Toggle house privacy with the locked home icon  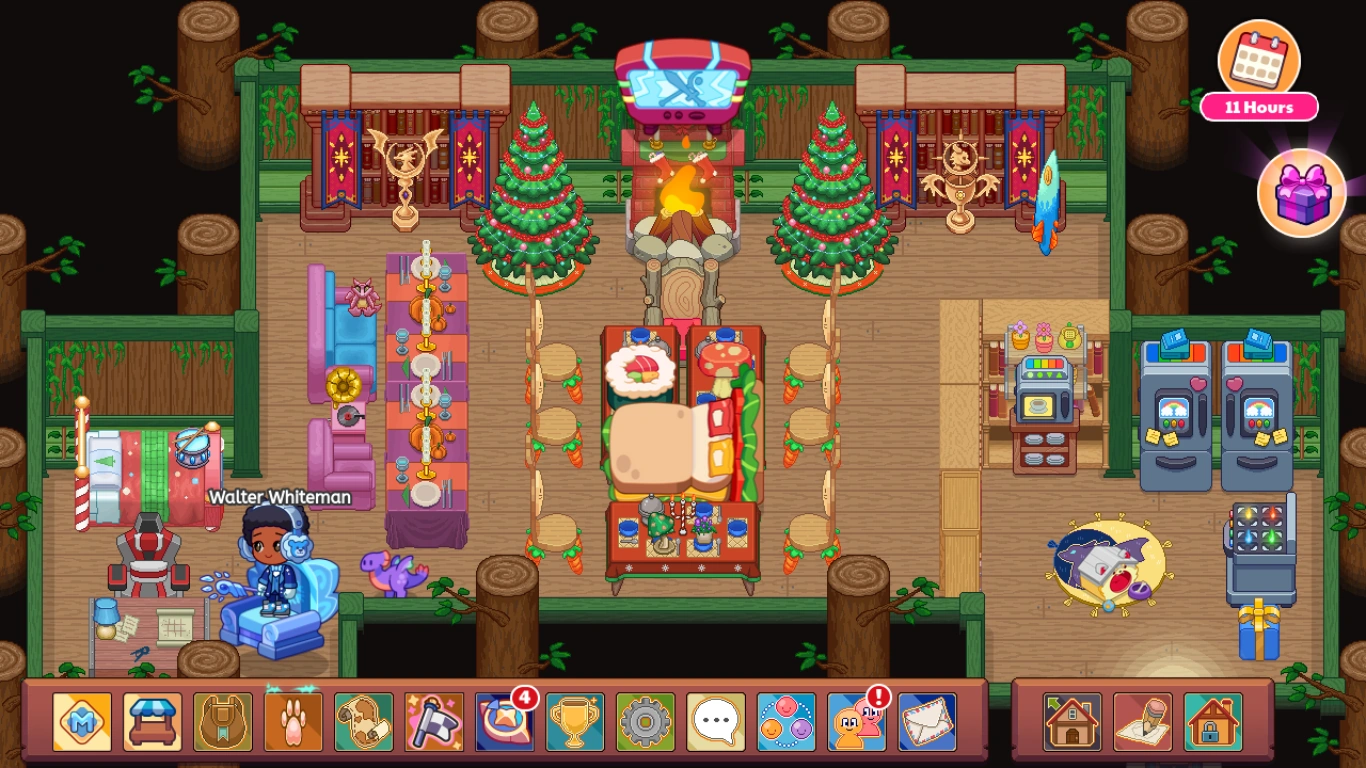1213,718
